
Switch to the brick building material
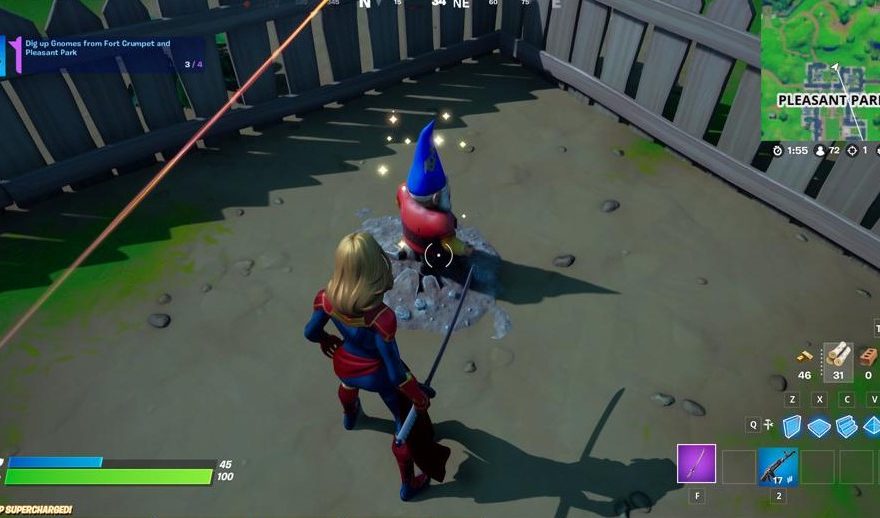[x=868, y=356]
